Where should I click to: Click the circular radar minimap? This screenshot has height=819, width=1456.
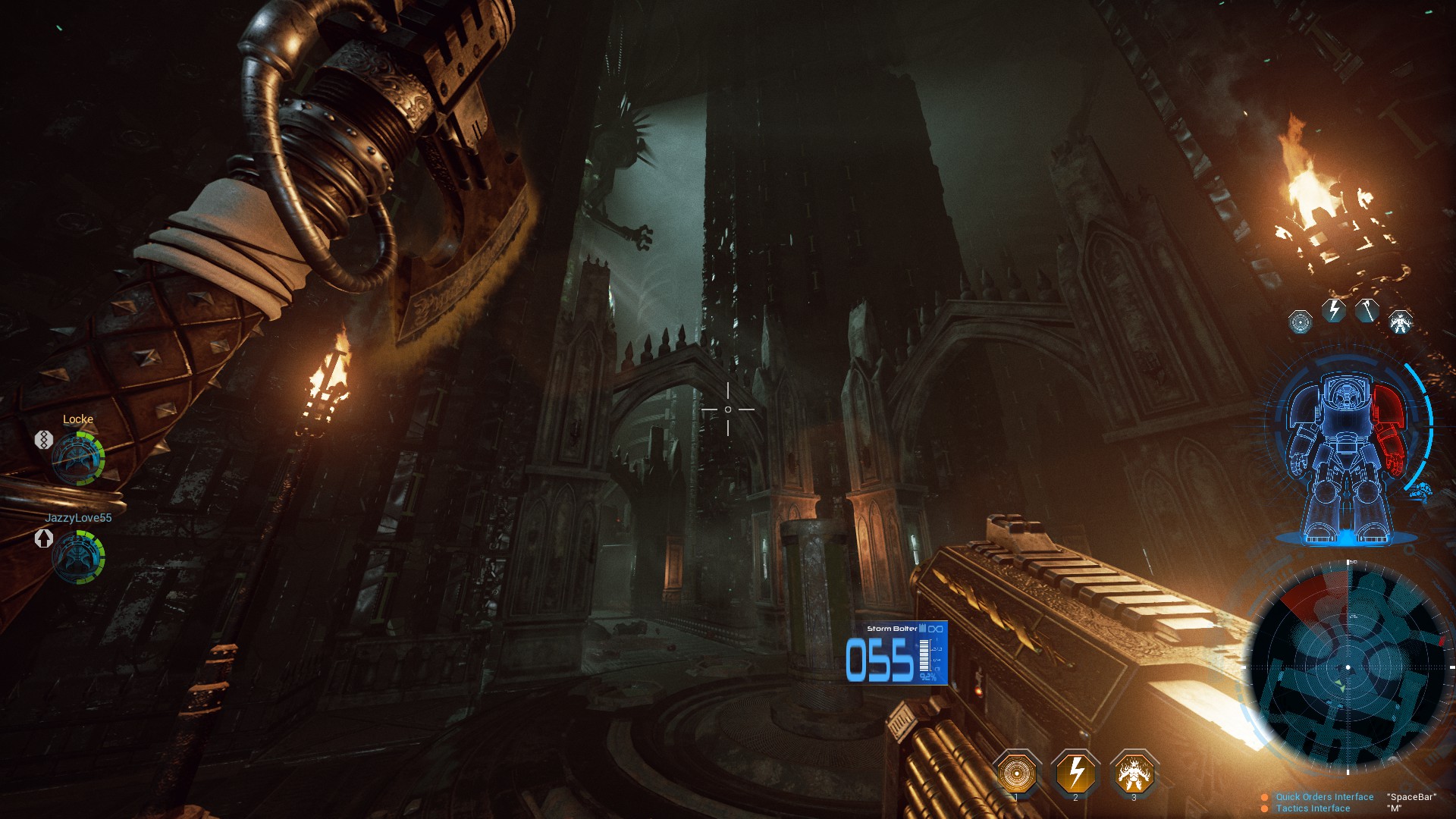pyautogui.click(x=1348, y=667)
